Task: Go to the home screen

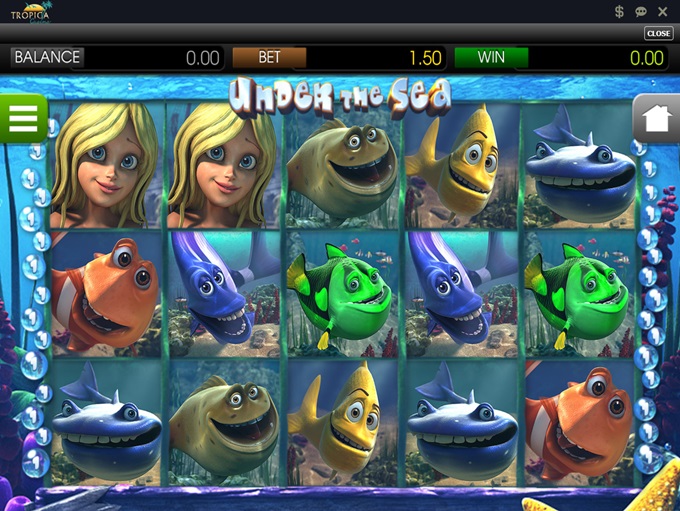Action: point(657,119)
